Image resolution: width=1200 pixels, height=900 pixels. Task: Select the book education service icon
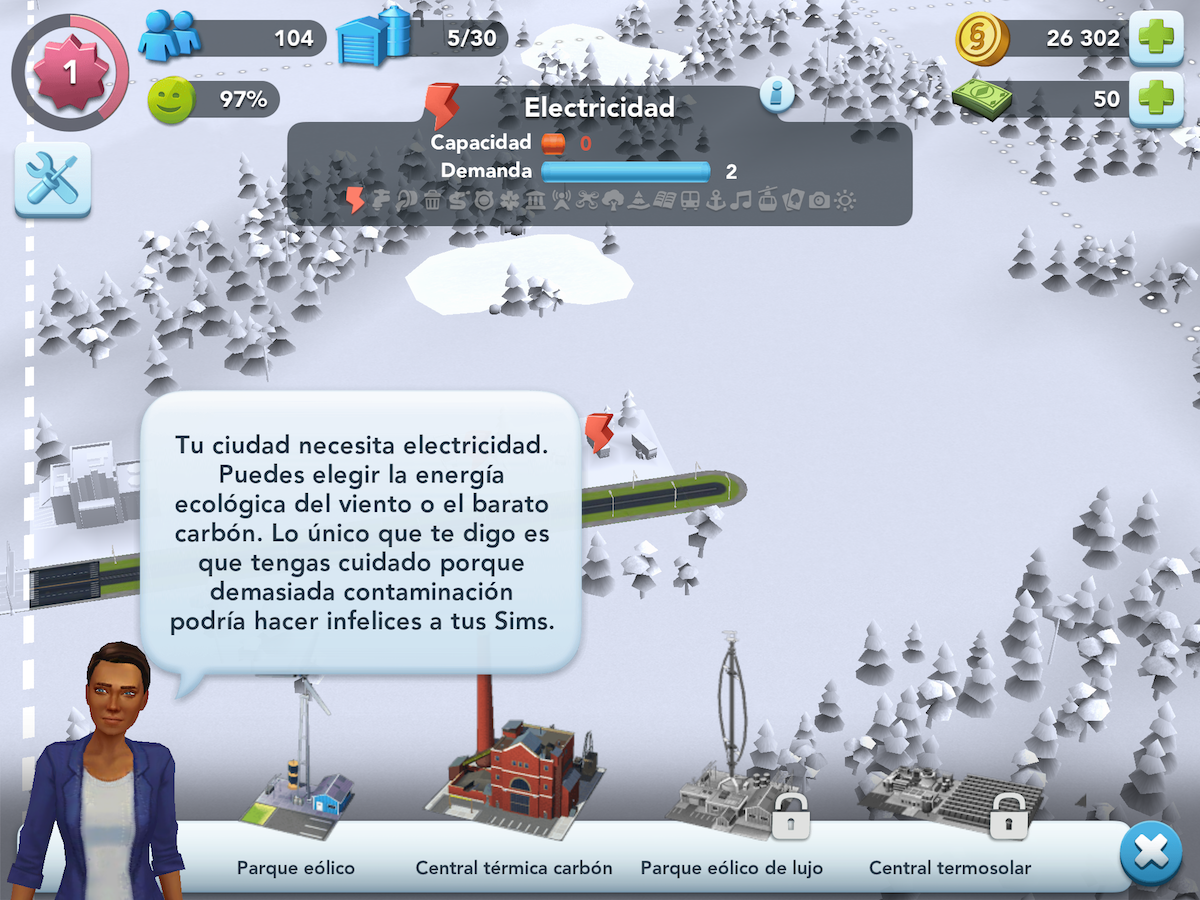coord(664,201)
